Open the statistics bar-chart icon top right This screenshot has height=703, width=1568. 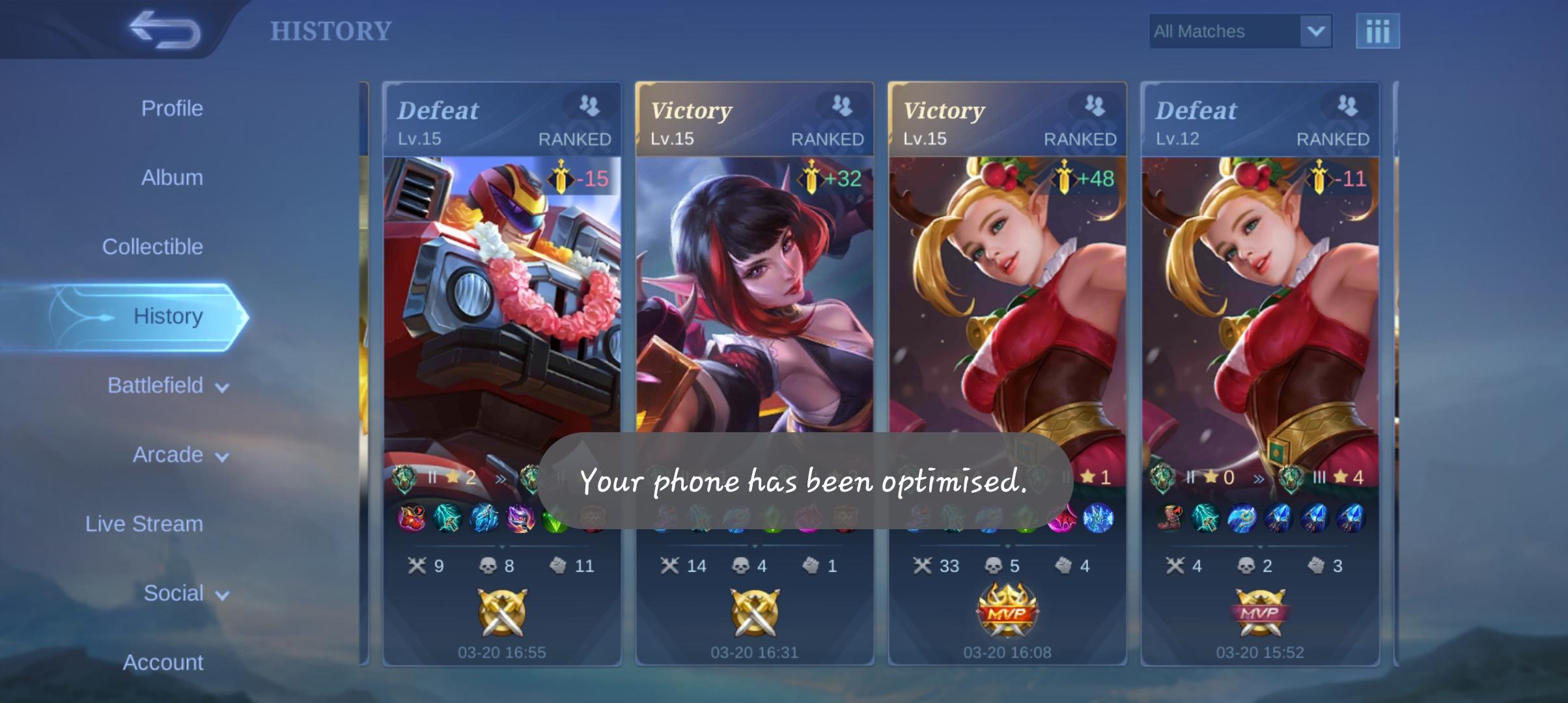(1379, 30)
